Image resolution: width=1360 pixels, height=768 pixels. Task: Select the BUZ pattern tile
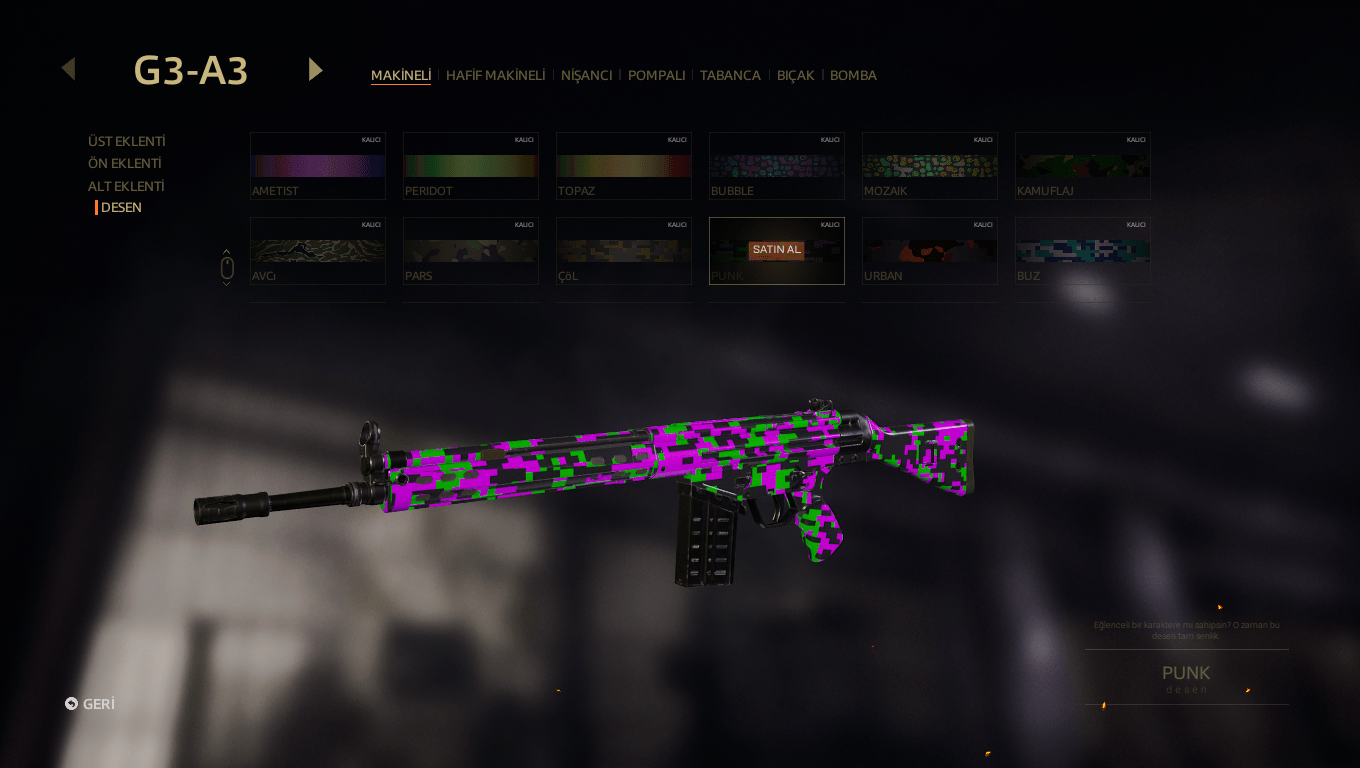tap(1083, 251)
